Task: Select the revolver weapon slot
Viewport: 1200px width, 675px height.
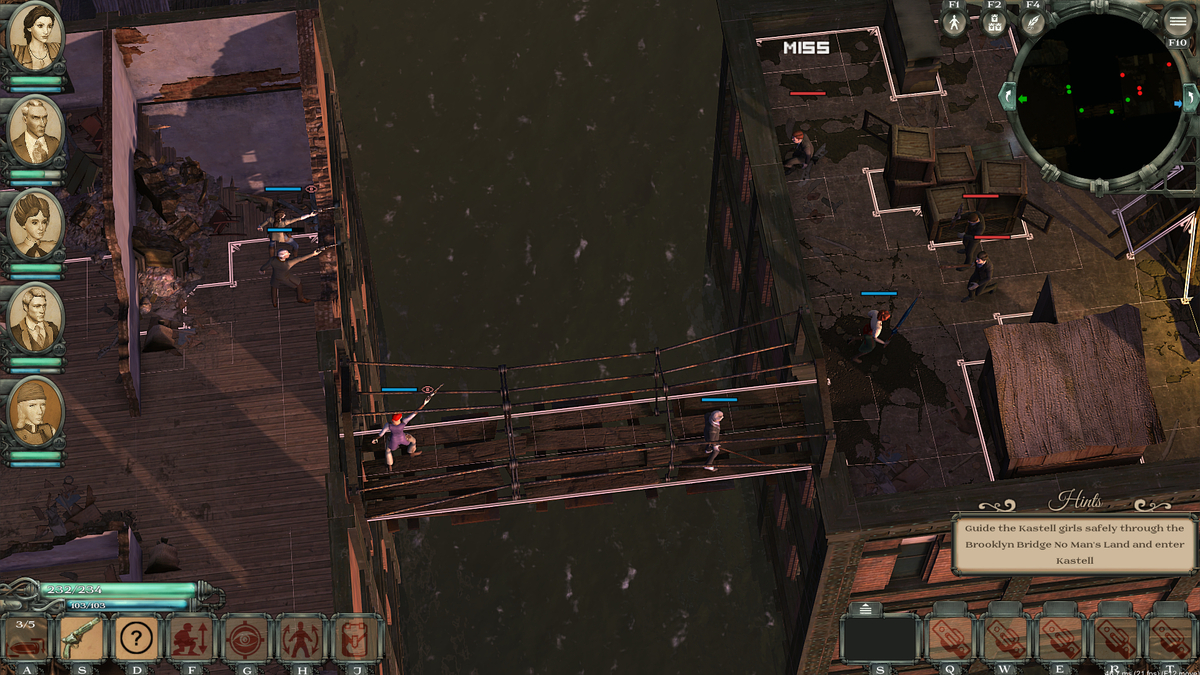Action: coord(80,638)
